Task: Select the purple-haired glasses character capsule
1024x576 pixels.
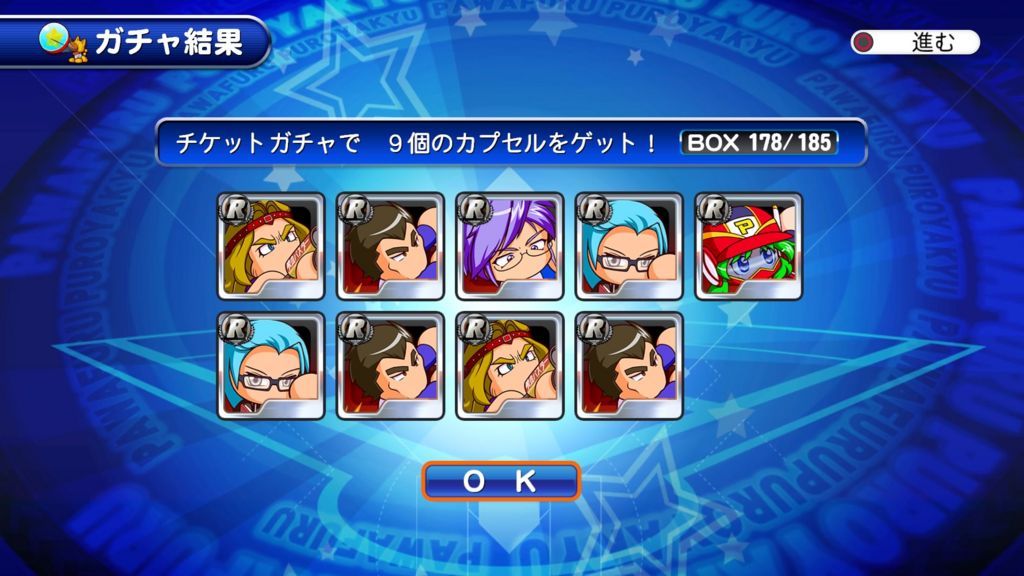Action: [x=510, y=246]
